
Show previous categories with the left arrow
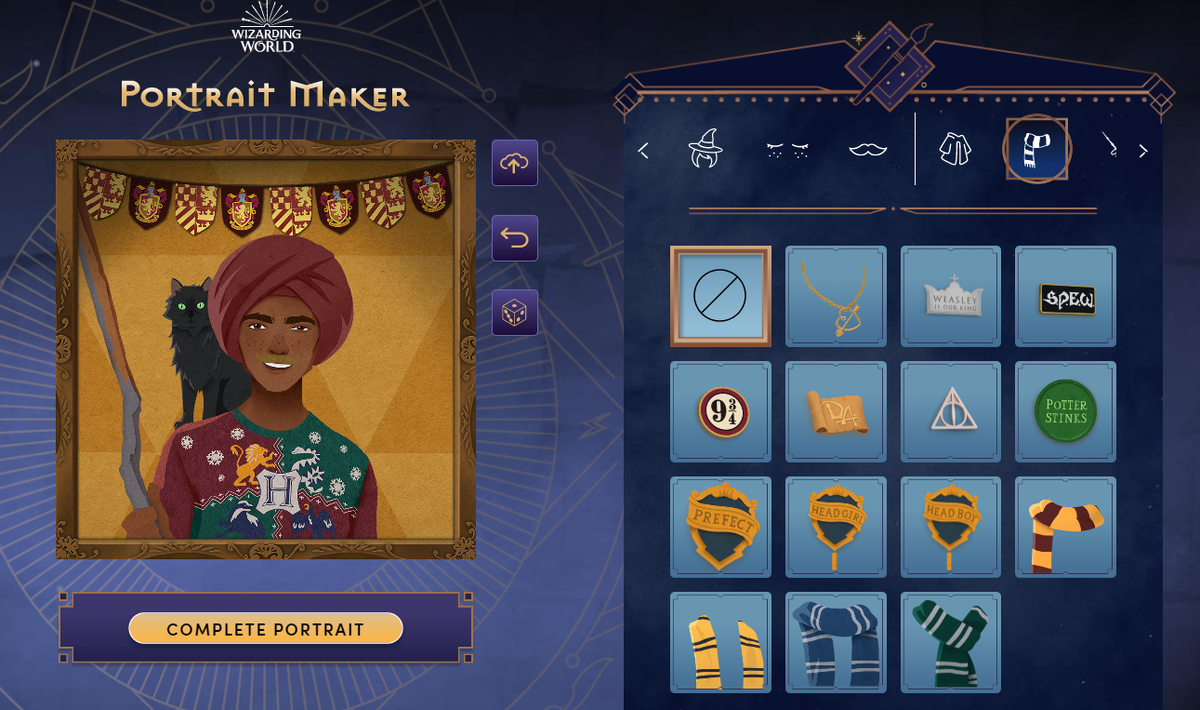(643, 151)
